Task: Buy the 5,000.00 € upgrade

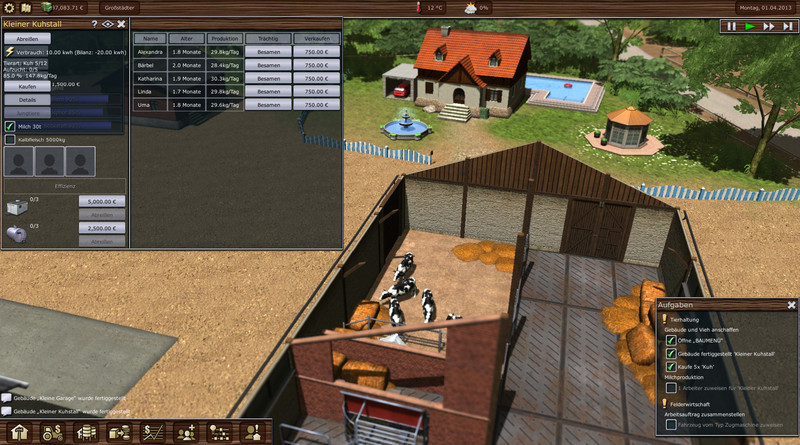Action: (x=102, y=201)
